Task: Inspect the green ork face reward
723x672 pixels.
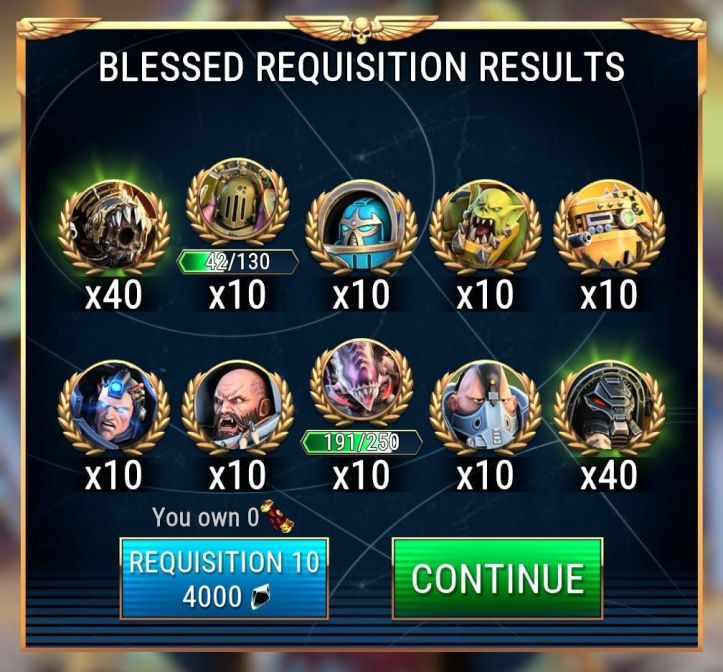Action: coord(485,229)
